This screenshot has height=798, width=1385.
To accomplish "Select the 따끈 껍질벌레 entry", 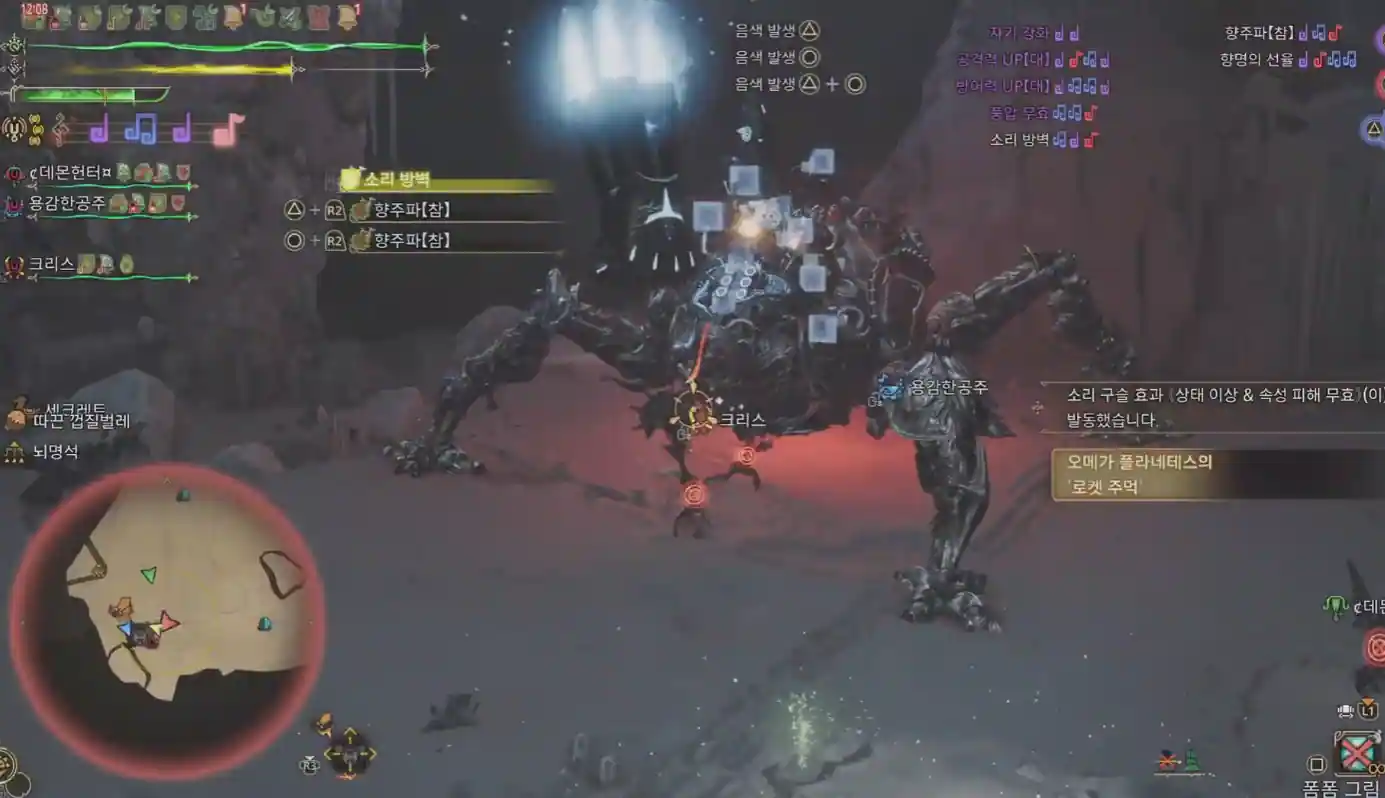I will [80, 421].
